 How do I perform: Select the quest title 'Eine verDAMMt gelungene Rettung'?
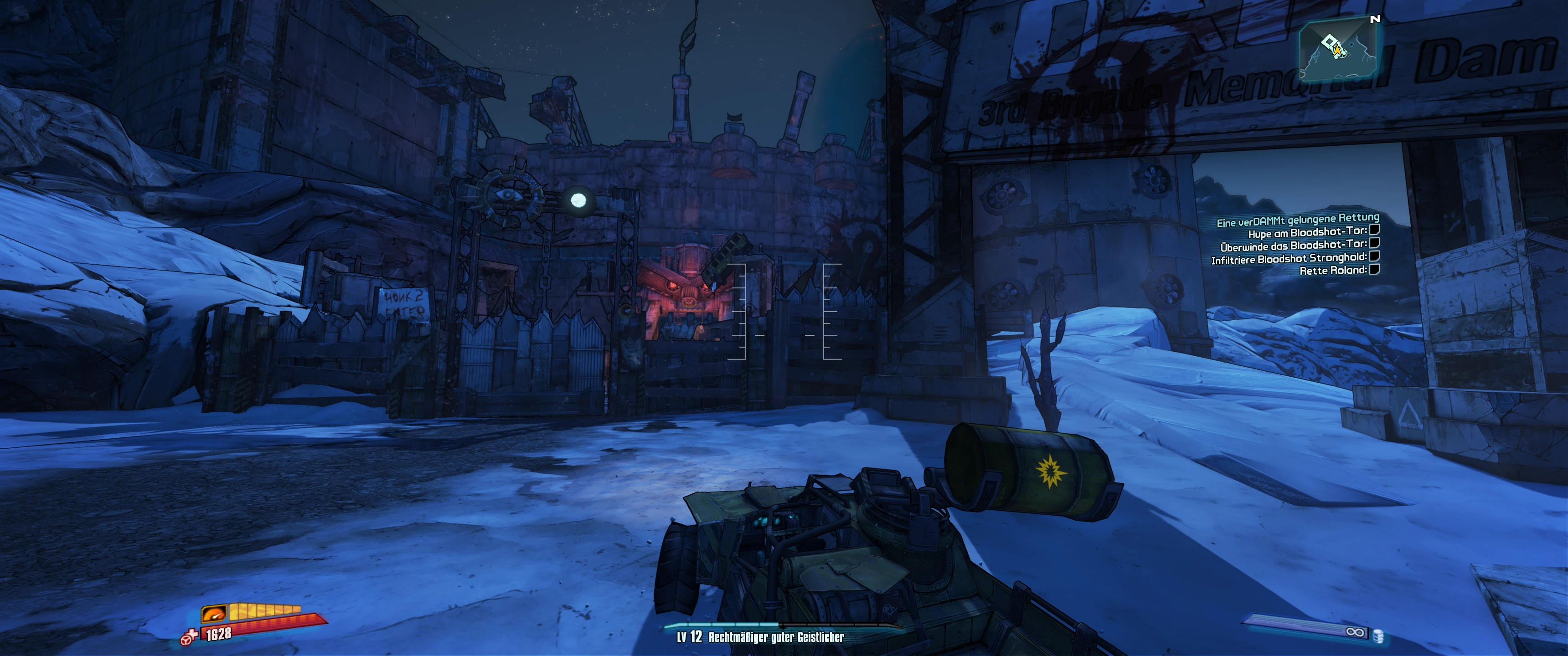point(1298,220)
